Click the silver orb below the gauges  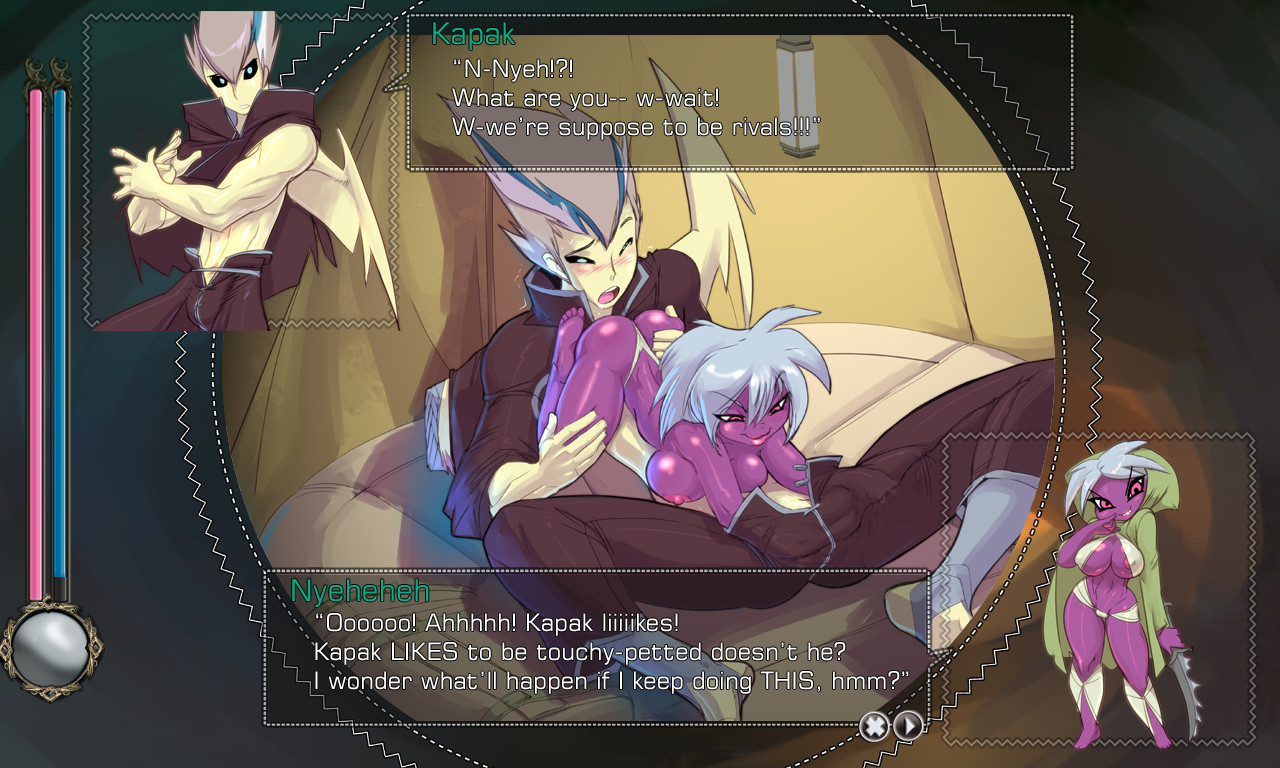pyautogui.click(x=49, y=646)
